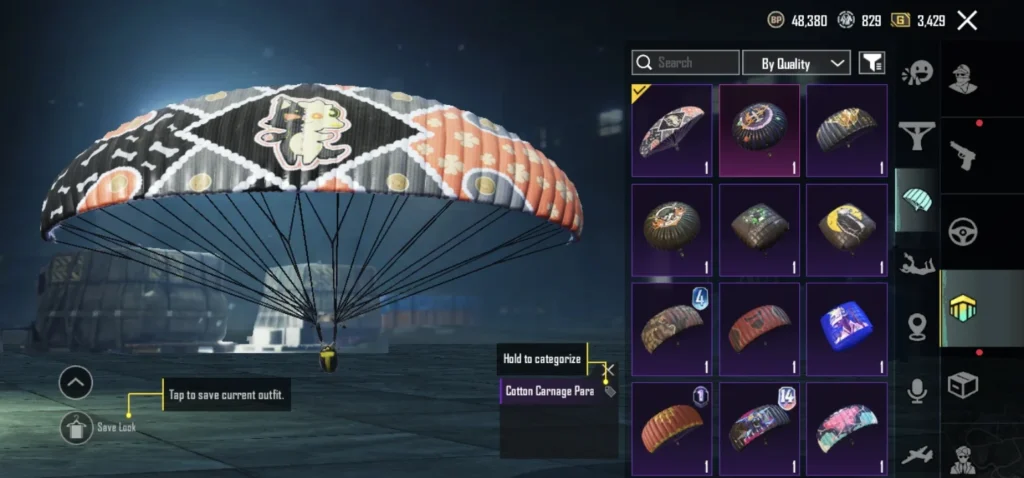Image resolution: width=1024 pixels, height=478 pixels.
Task: Open the pistol weapons section
Action: pos(962,155)
